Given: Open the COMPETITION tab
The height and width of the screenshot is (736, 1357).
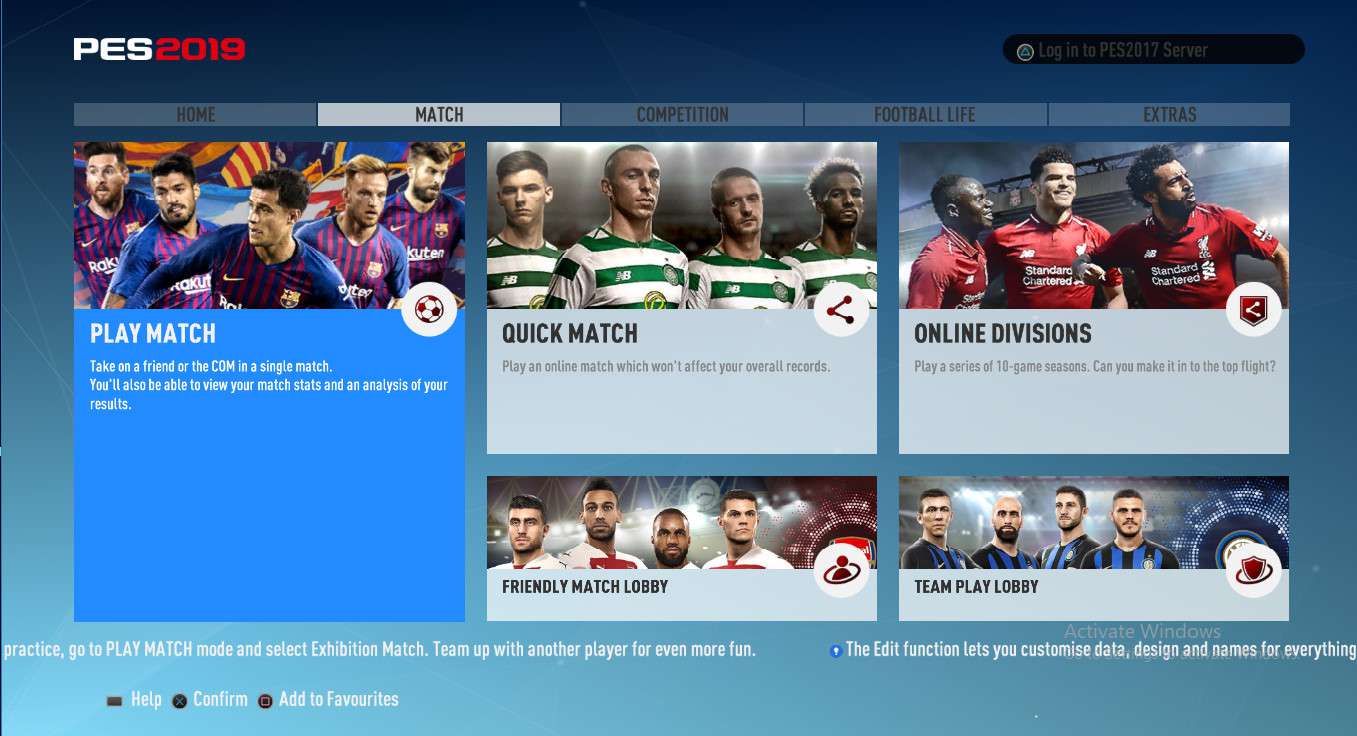Looking at the screenshot, I should point(682,115).
